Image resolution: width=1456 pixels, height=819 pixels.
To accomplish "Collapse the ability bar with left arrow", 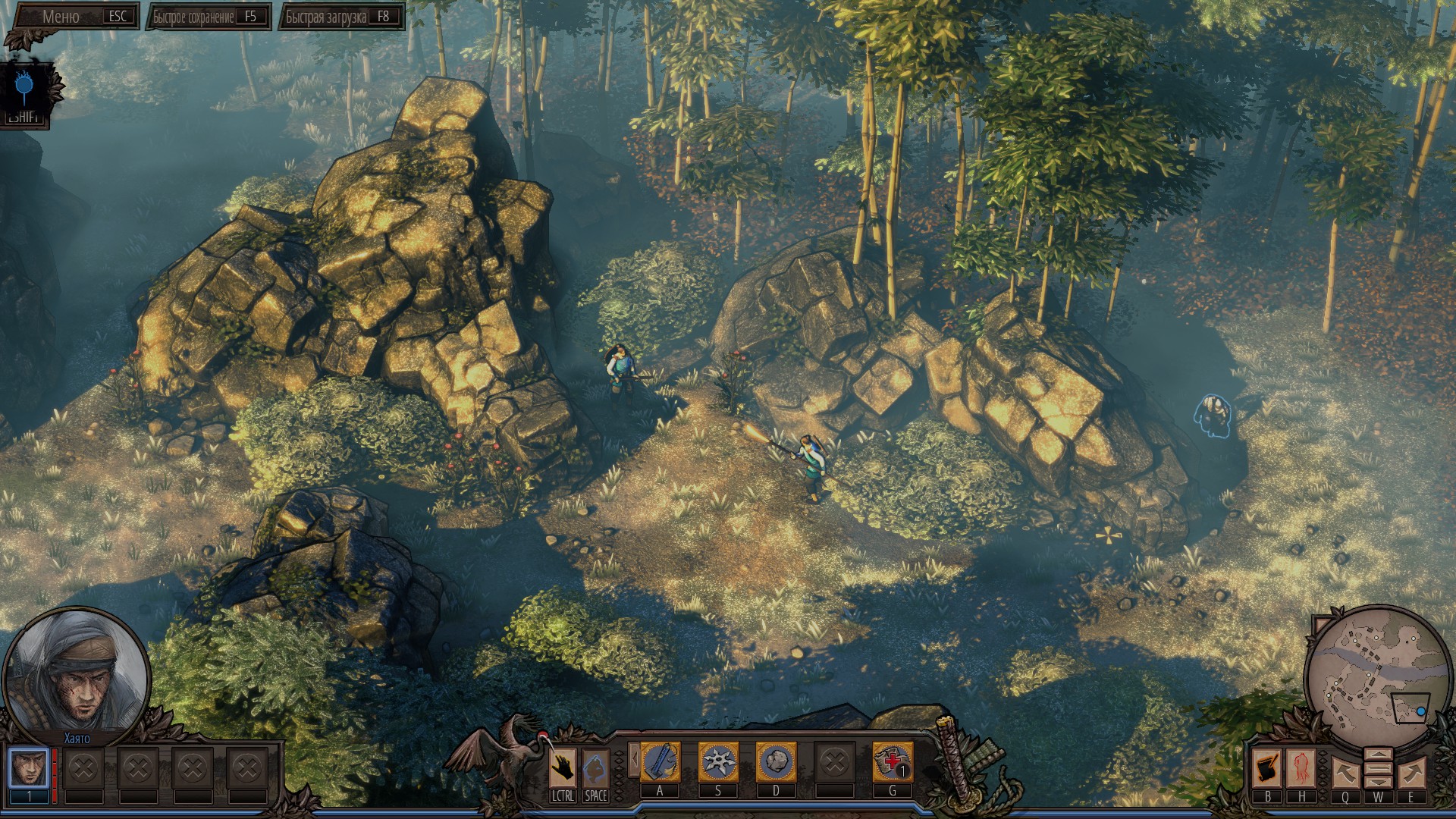I will (632, 759).
